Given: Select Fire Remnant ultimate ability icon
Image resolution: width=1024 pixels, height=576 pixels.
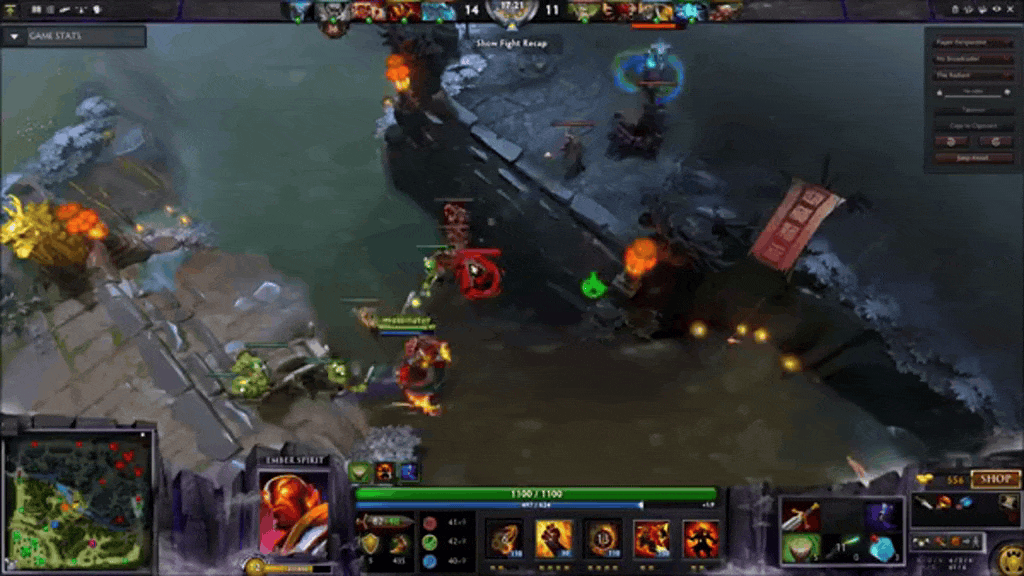Looking at the screenshot, I should point(700,538).
